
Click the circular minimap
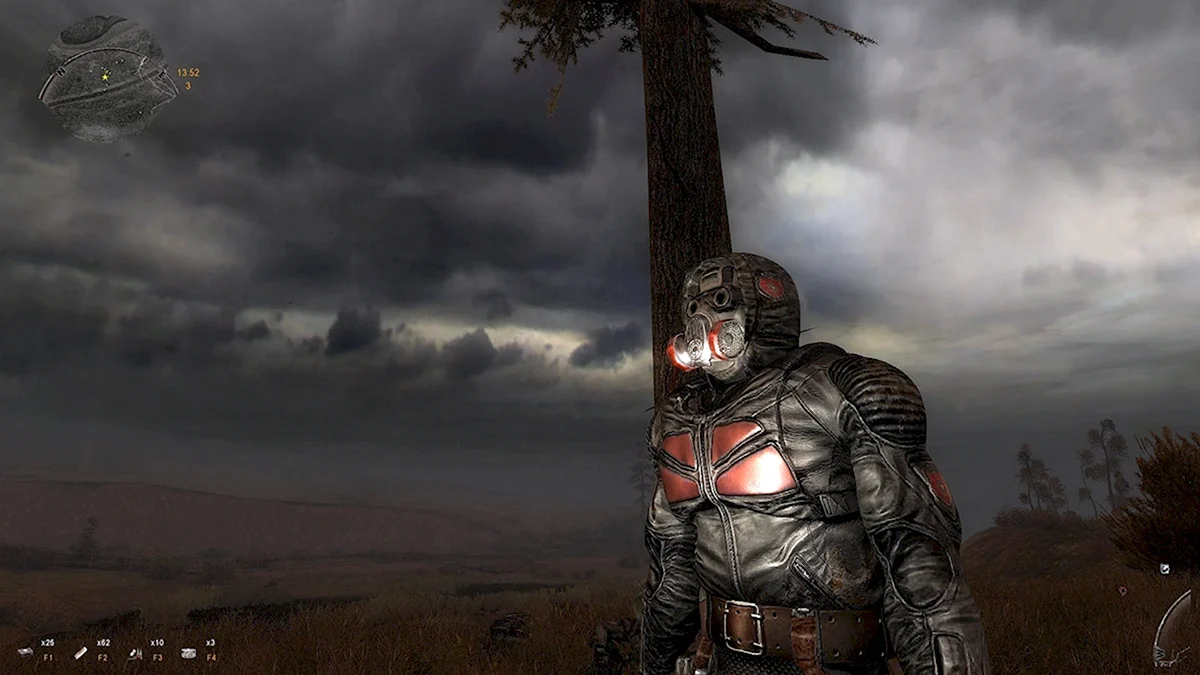pyautogui.click(x=107, y=77)
